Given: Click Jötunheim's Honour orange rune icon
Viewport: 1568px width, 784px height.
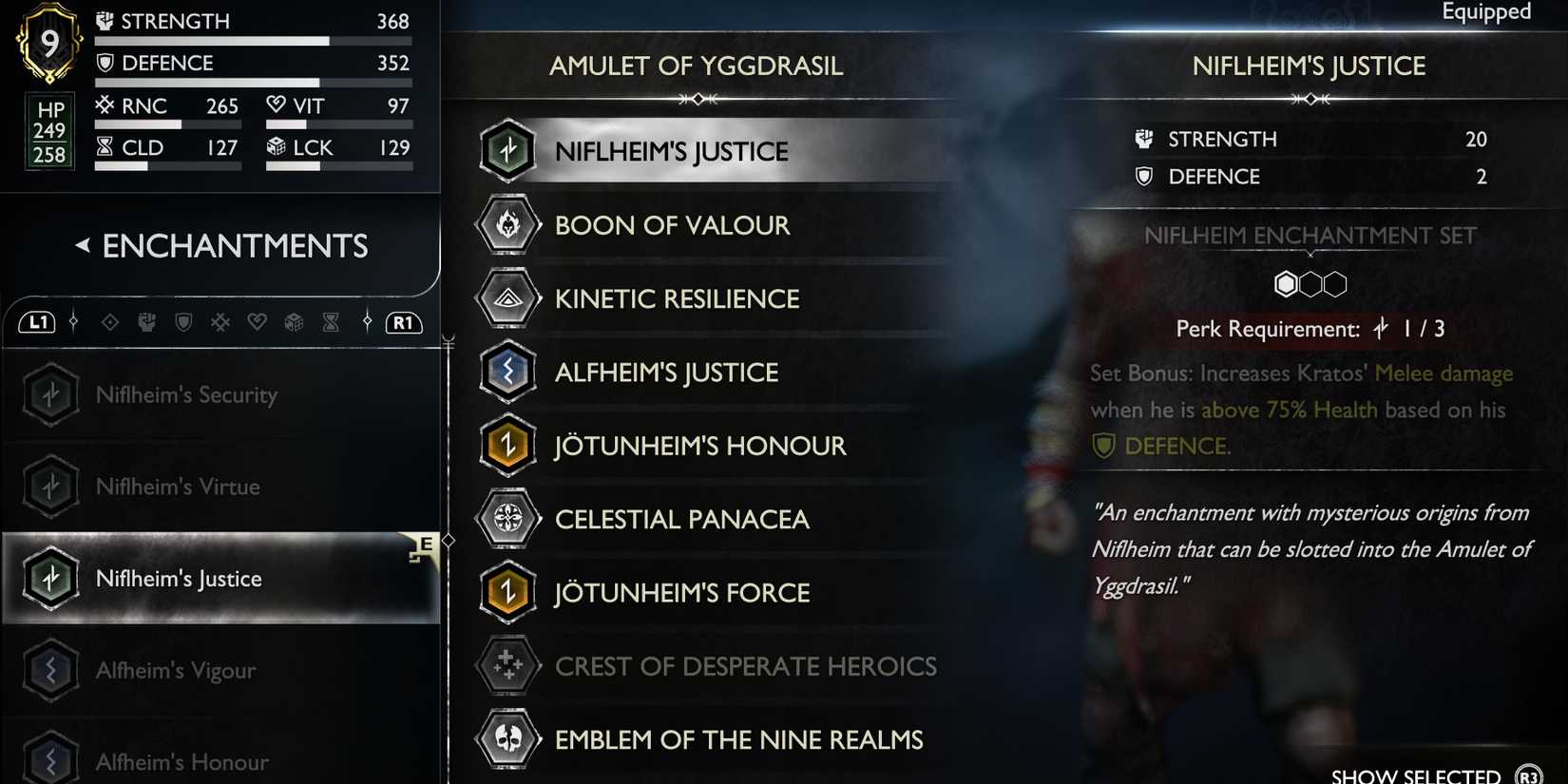Looking at the screenshot, I should (508, 445).
